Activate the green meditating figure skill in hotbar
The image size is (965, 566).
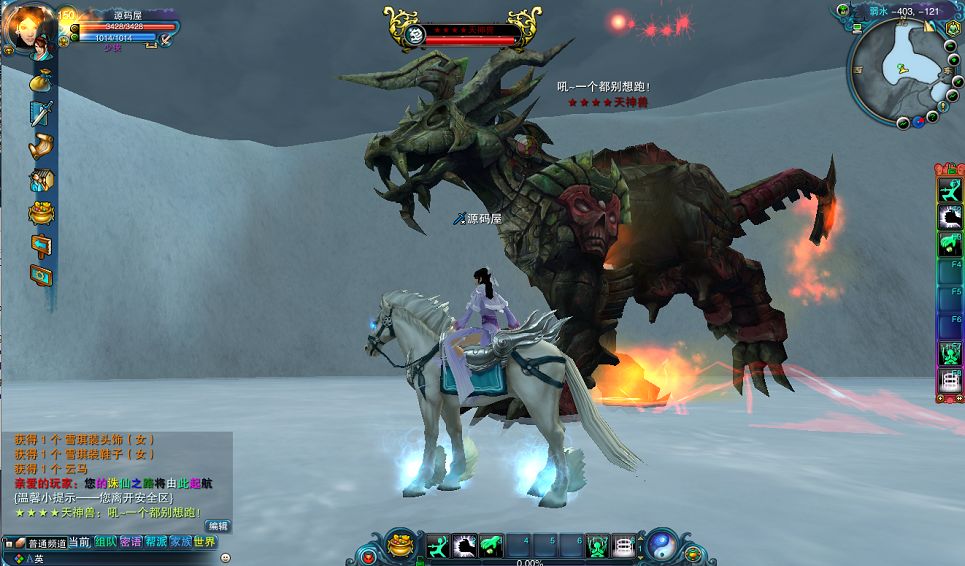598,546
